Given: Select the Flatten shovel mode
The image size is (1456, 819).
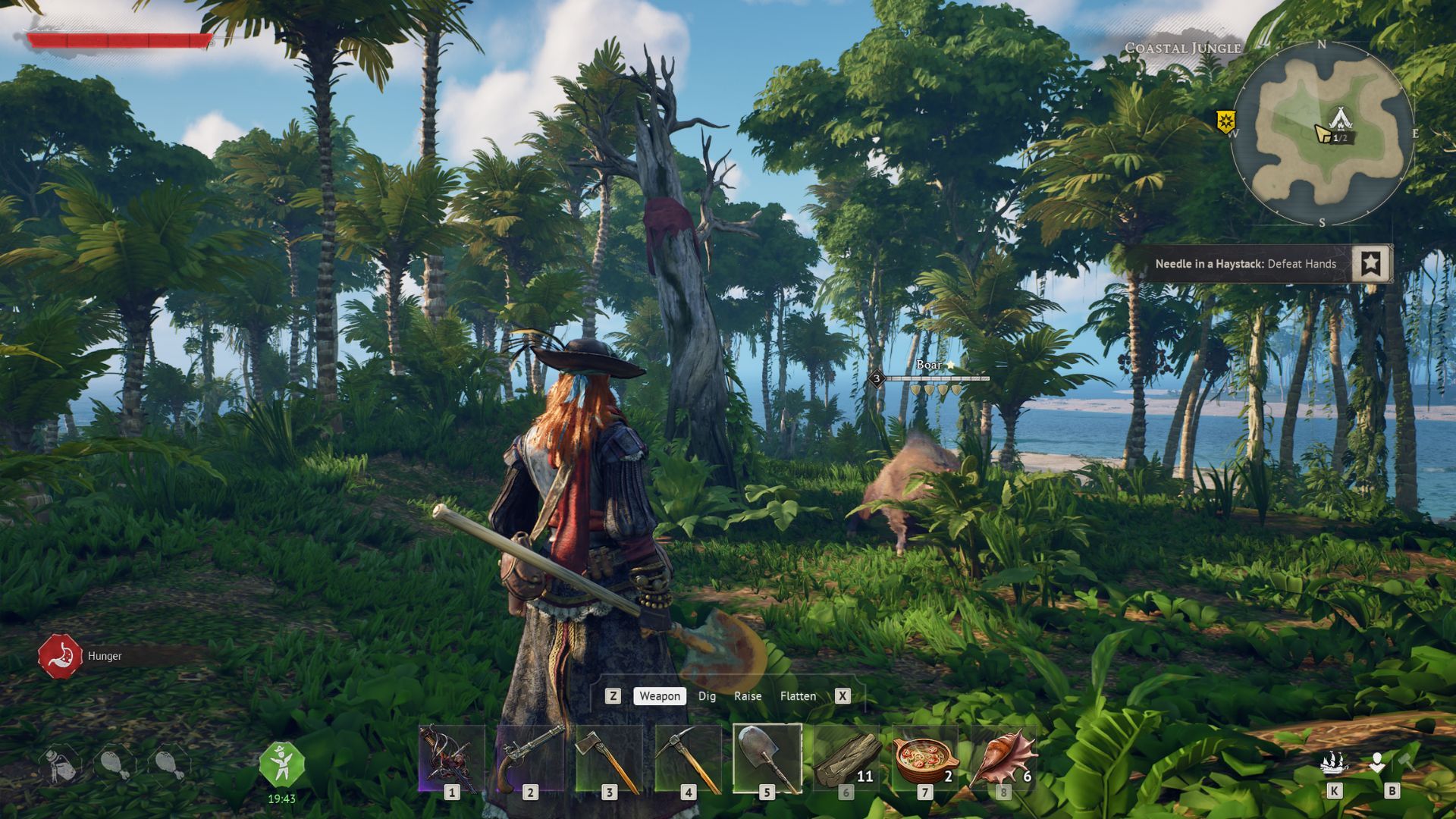Looking at the screenshot, I should [798, 696].
